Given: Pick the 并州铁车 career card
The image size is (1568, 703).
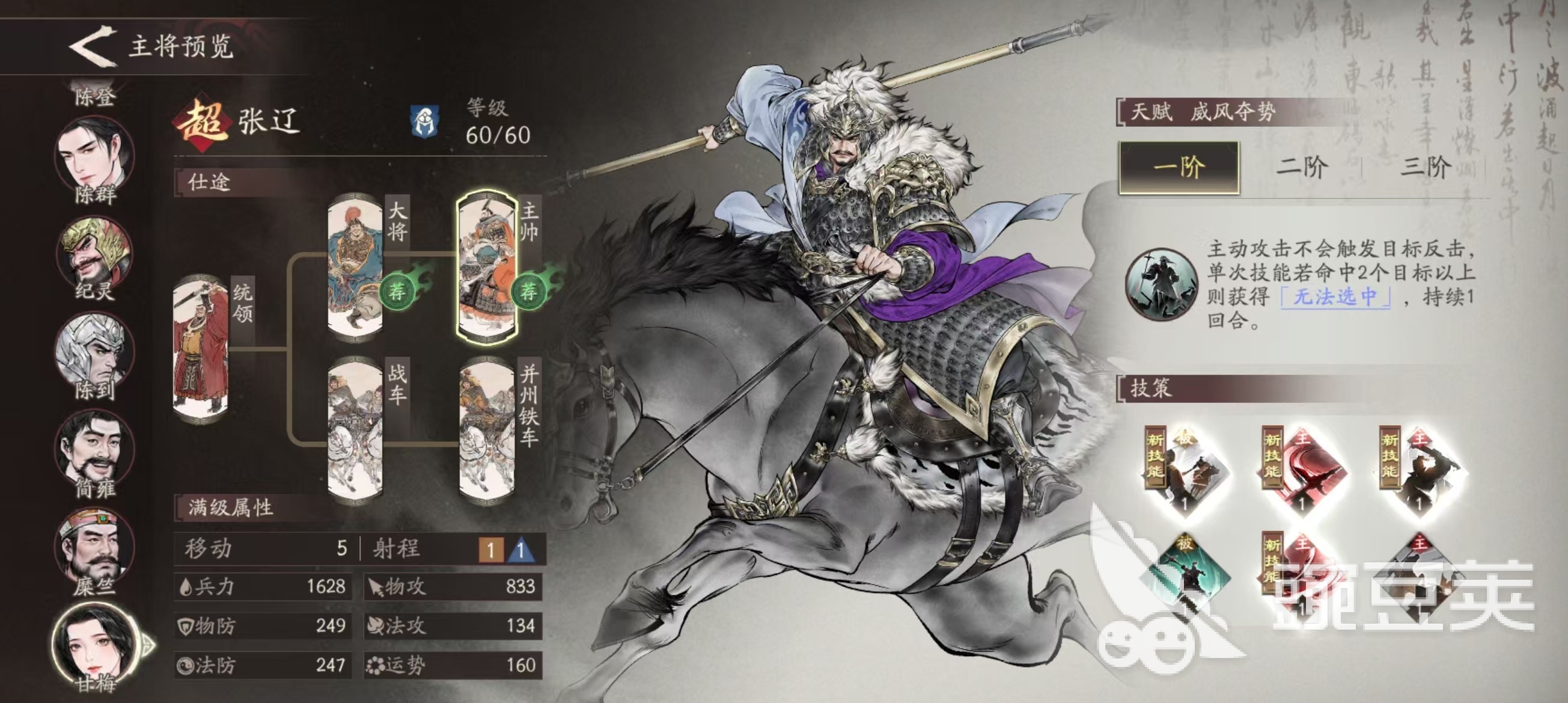Looking at the screenshot, I should click(487, 431).
